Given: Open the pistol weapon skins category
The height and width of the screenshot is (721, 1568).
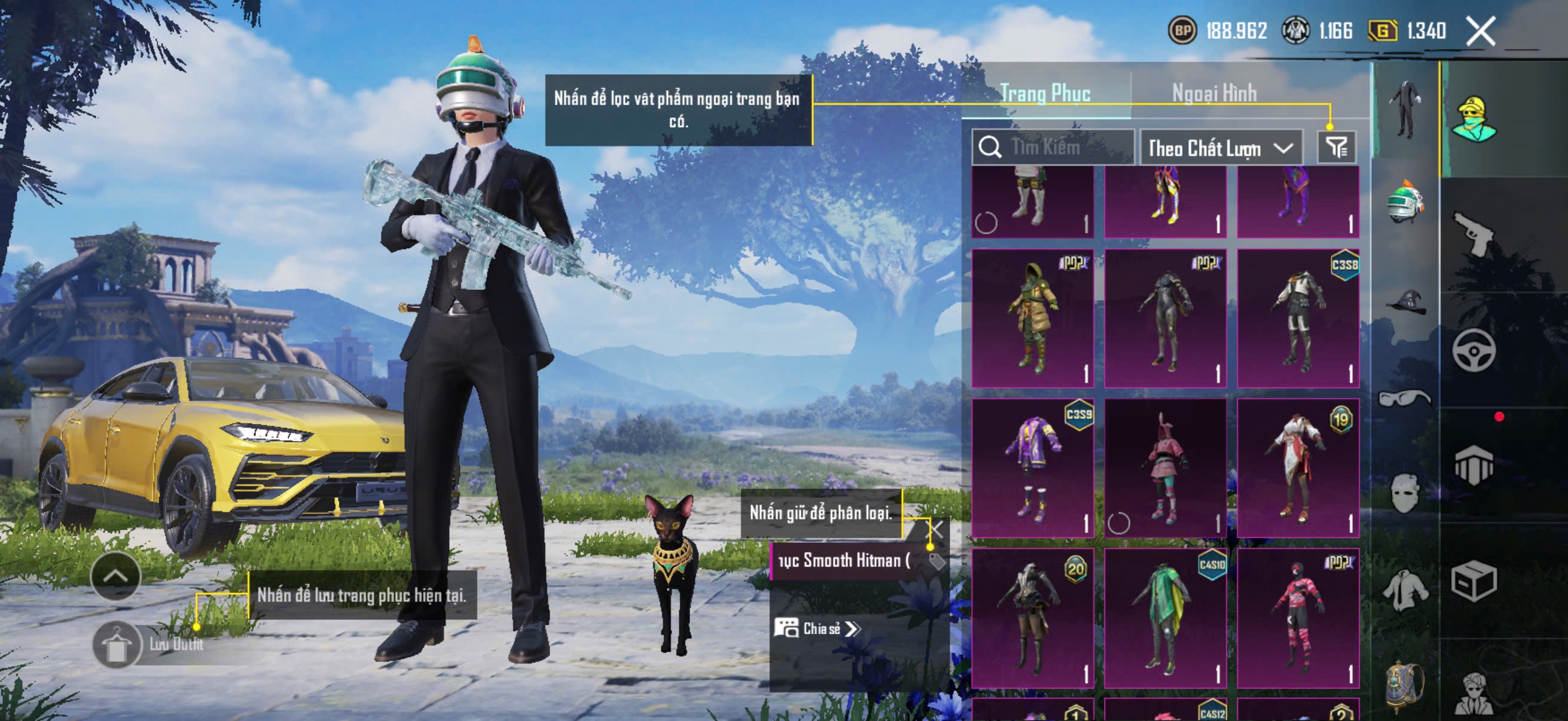Looking at the screenshot, I should (1473, 233).
